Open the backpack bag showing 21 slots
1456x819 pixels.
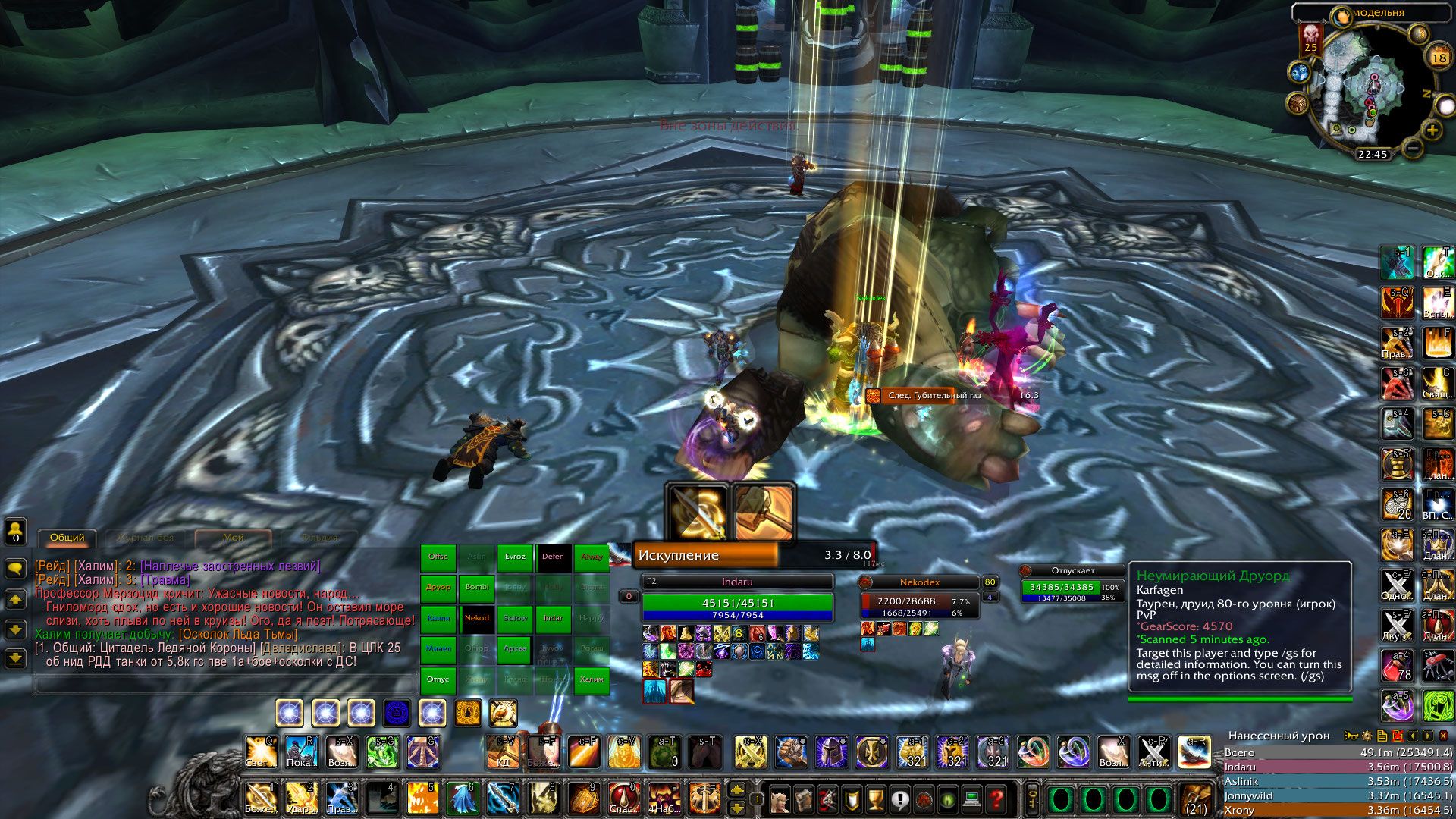click(x=1197, y=799)
